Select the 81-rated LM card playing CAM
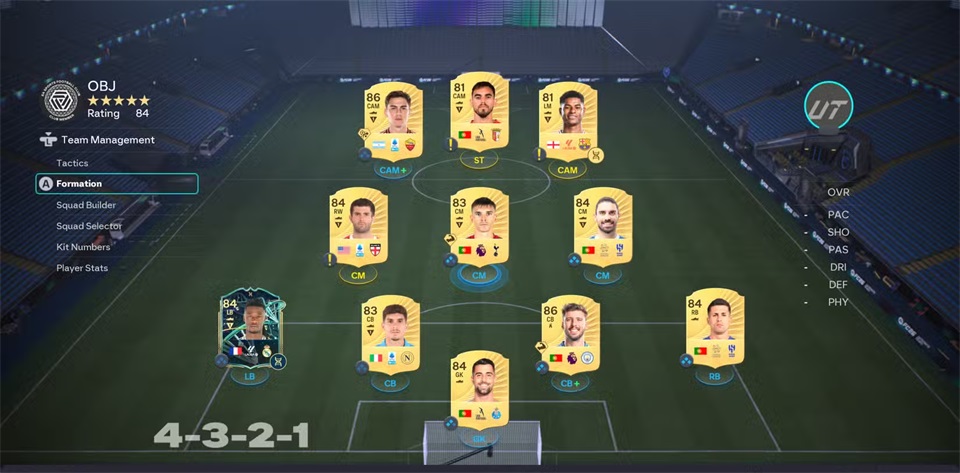The height and width of the screenshot is (473, 960). pos(567,123)
